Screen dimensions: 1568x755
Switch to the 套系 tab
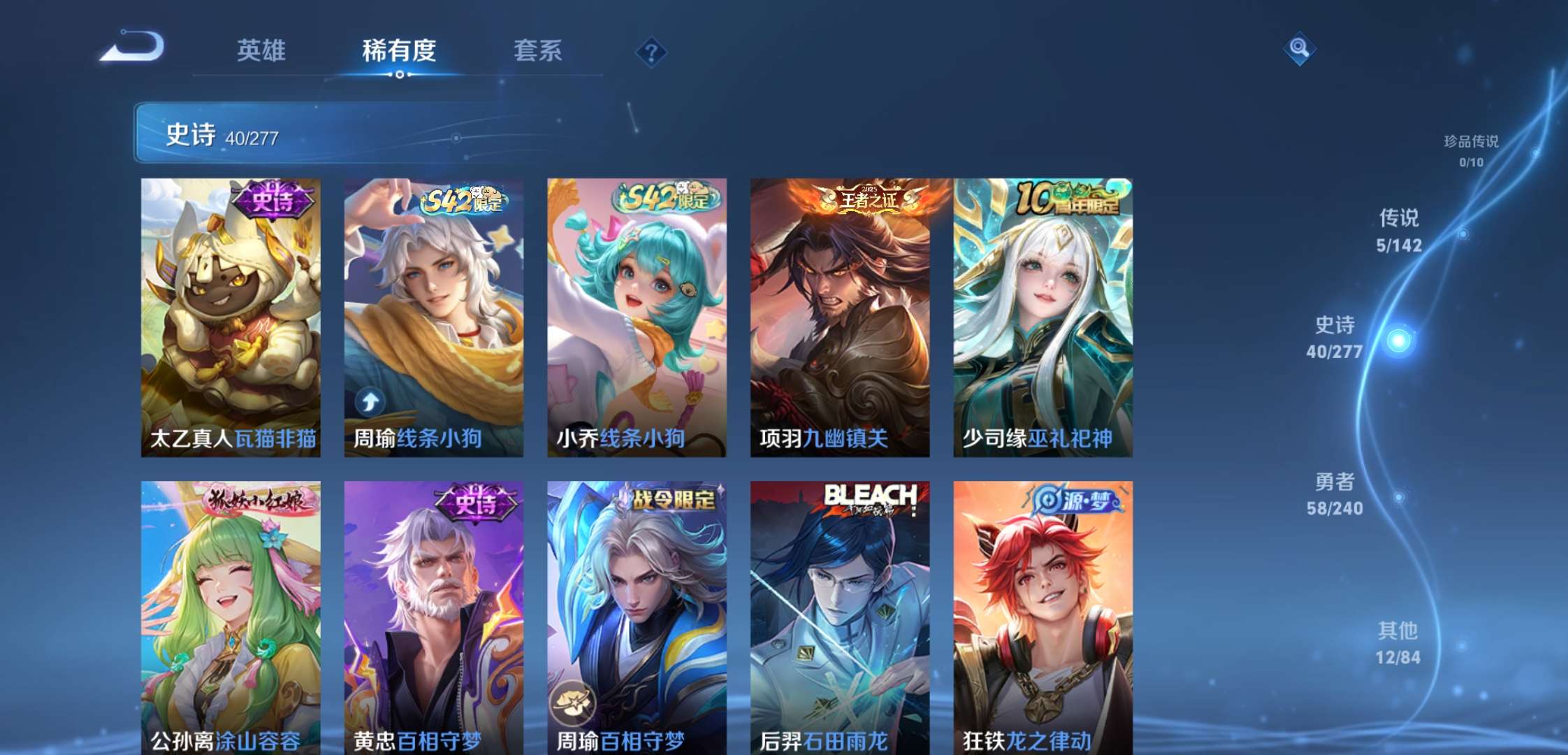click(x=538, y=50)
